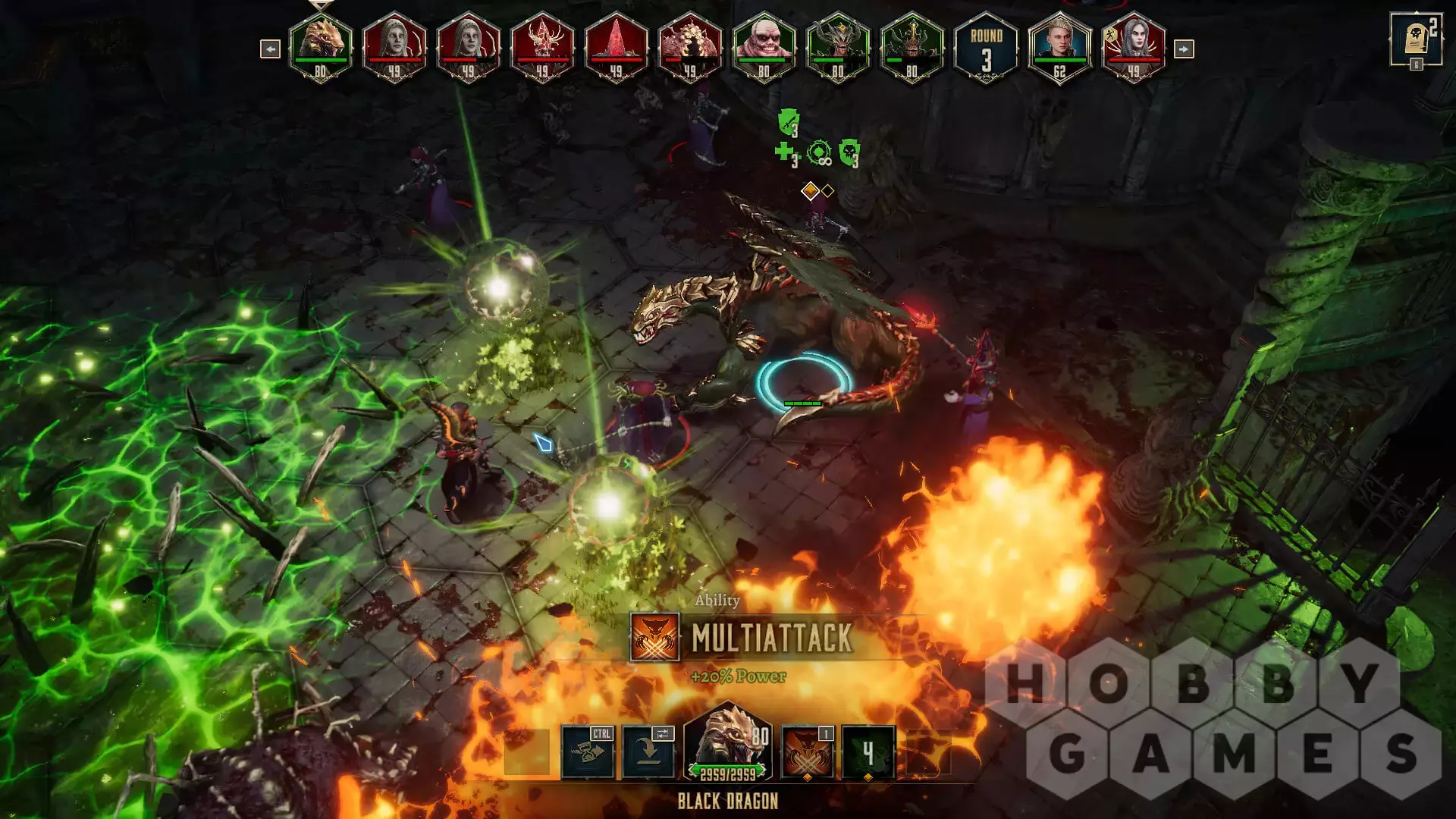1456x819 pixels.
Task: Activate the Multiattack claw ability
Action: pyautogui.click(x=808, y=752)
